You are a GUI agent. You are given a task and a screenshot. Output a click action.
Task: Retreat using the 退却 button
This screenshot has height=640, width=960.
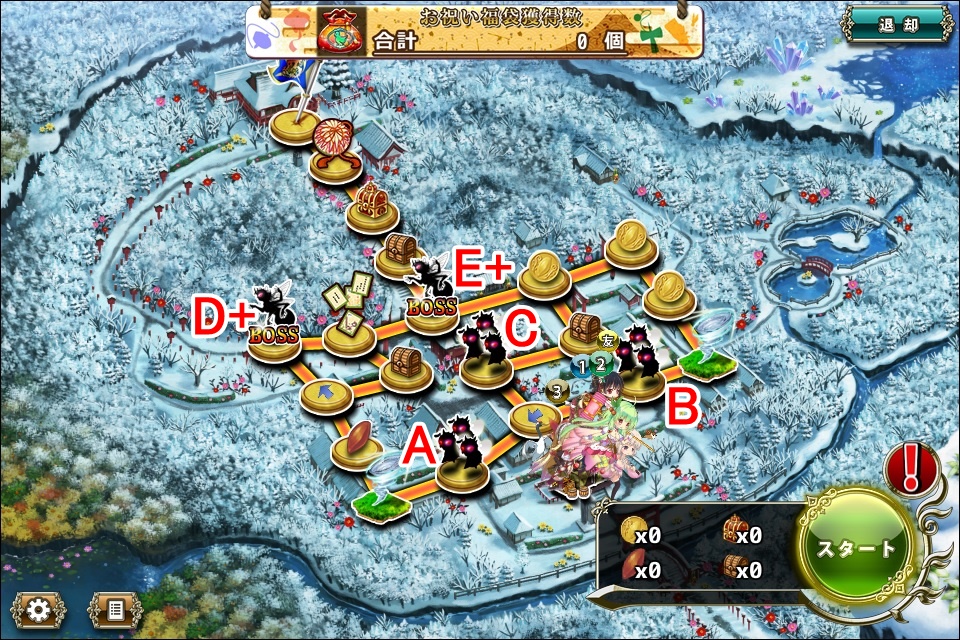tap(895, 25)
